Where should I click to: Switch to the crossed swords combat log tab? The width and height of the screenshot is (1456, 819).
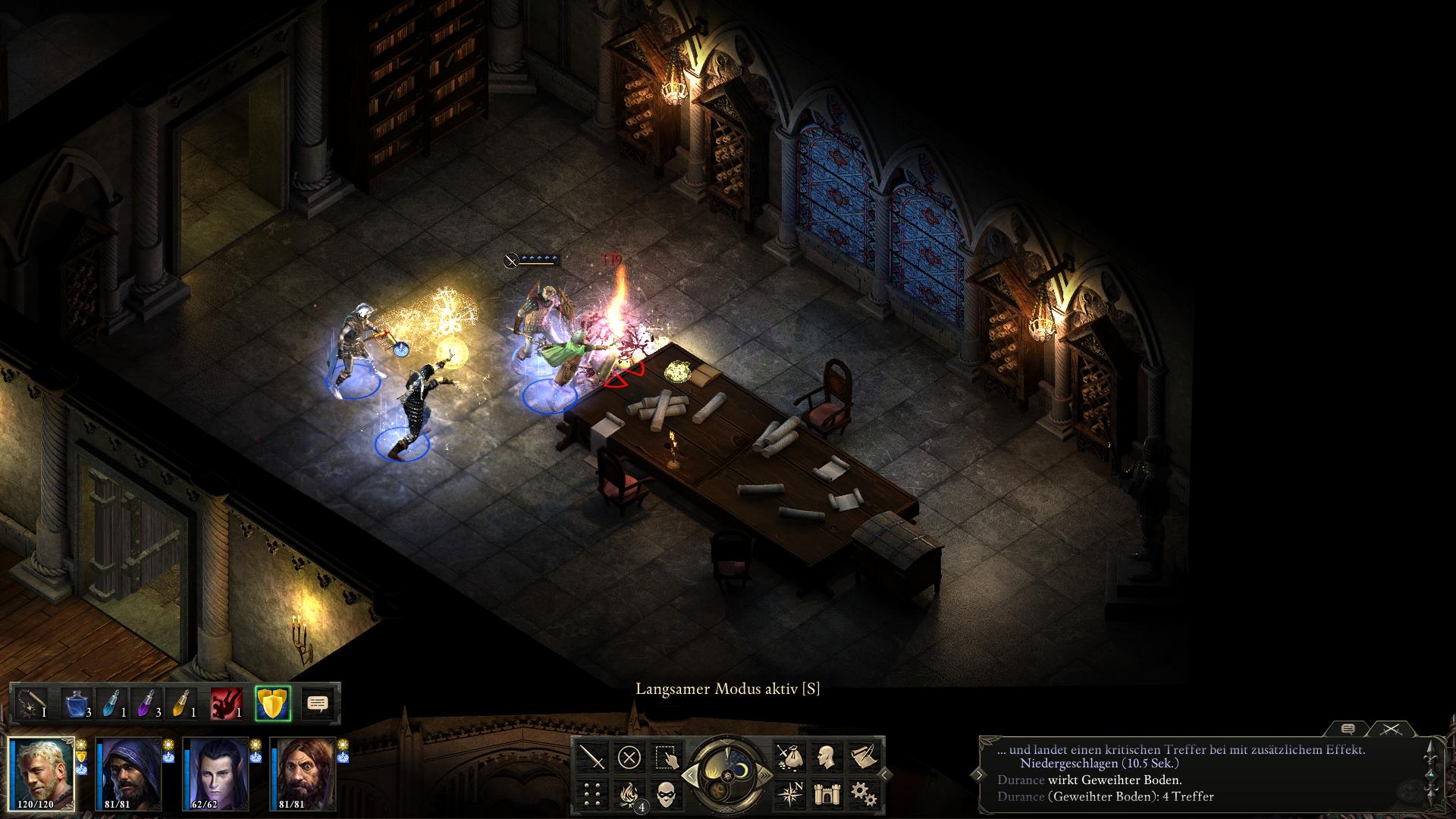pos(1390,729)
